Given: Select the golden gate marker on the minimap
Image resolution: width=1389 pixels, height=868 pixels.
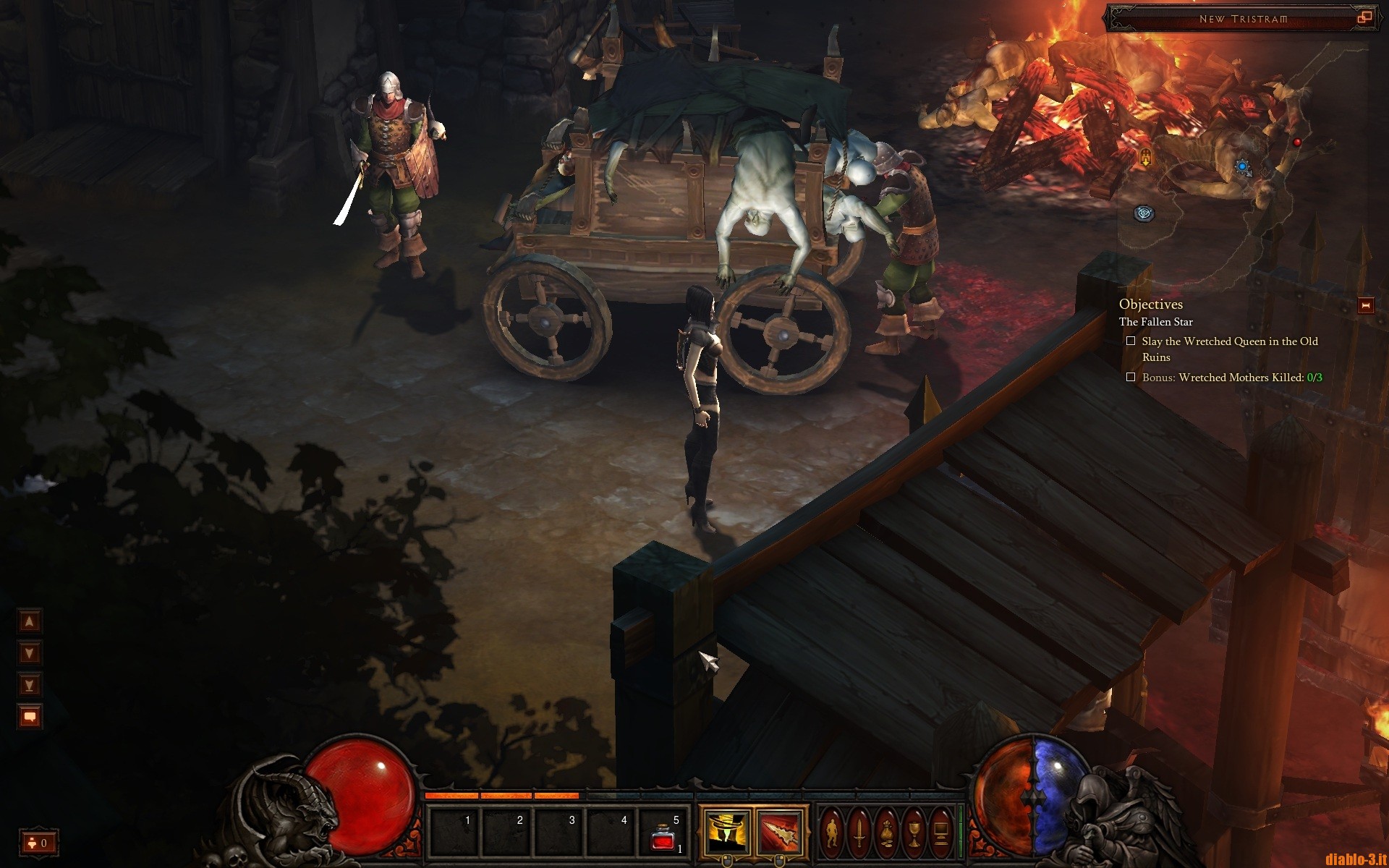Looking at the screenshot, I should click(1146, 156).
